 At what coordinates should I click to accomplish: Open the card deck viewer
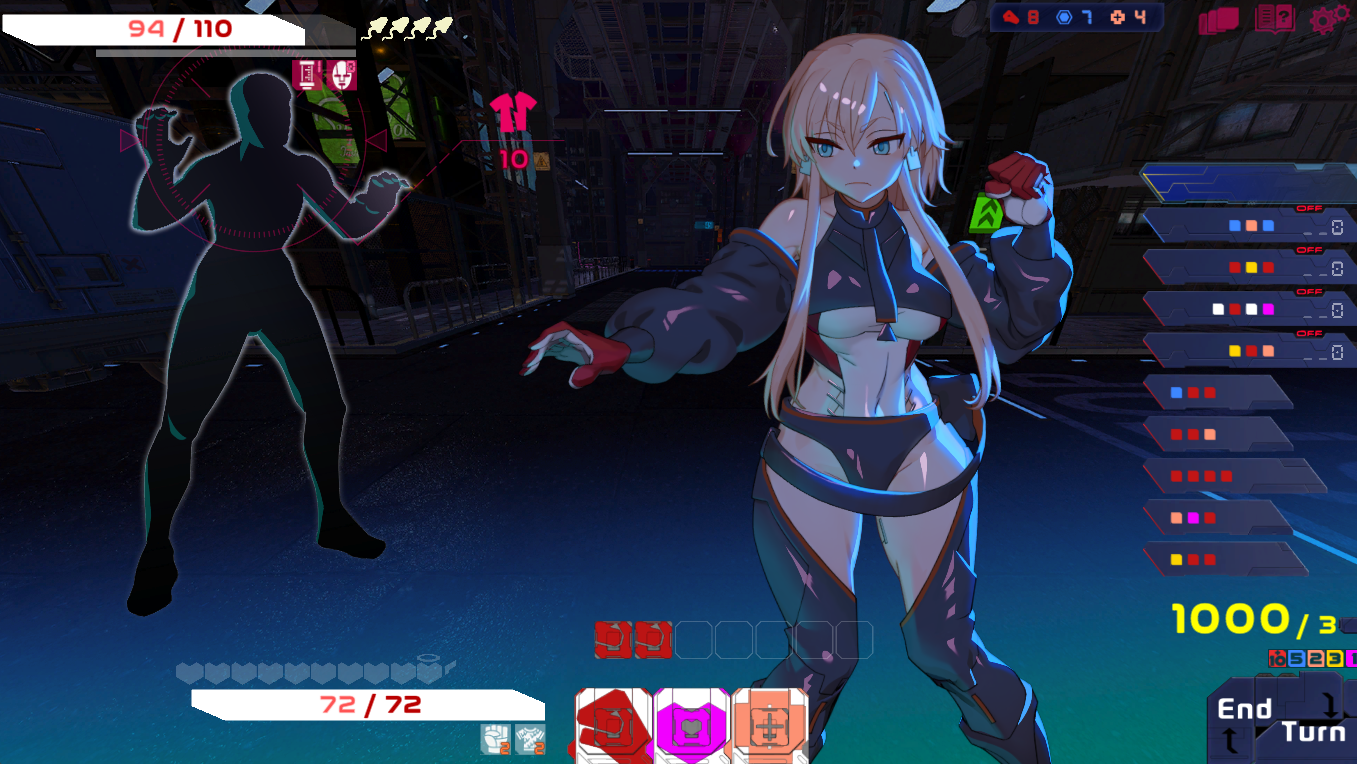click(x=1218, y=20)
